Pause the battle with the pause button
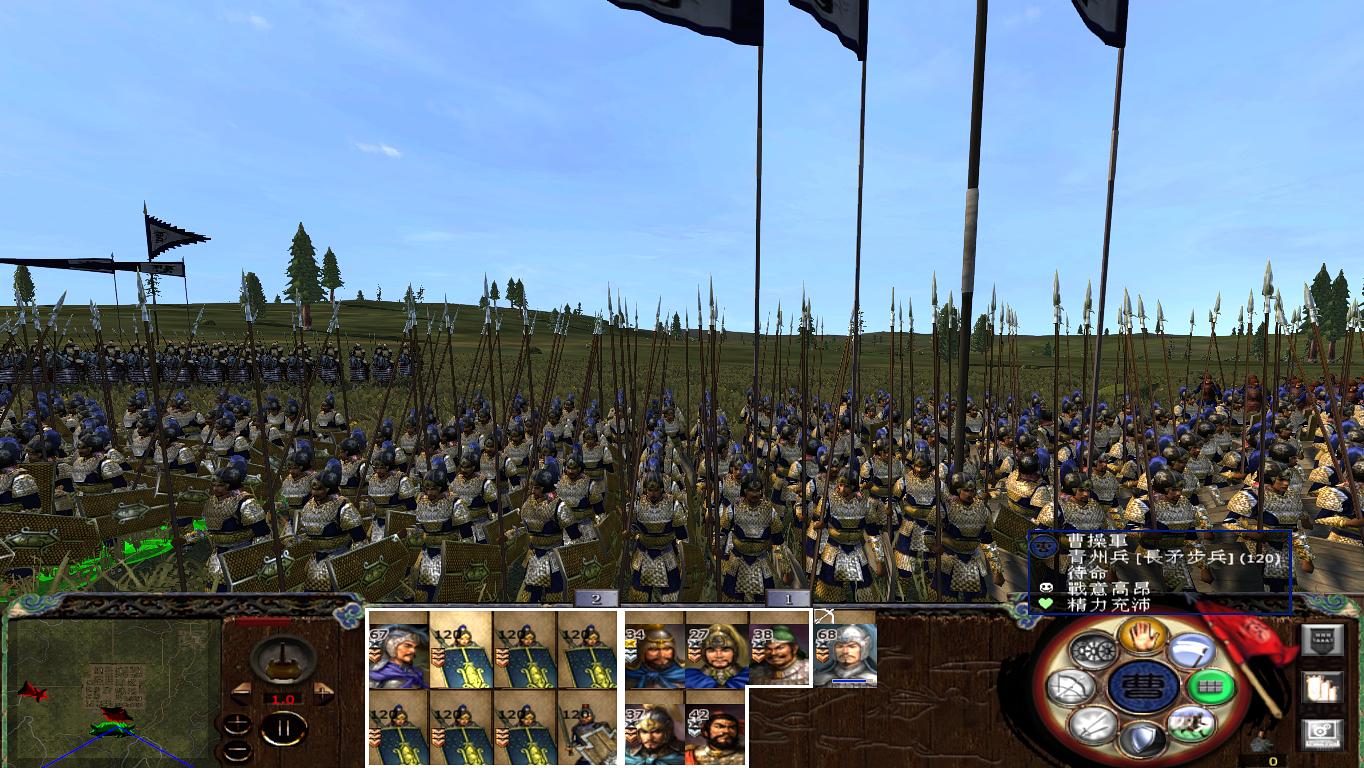Image resolution: width=1364 pixels, height=768 pixels. tap(285, 727)
